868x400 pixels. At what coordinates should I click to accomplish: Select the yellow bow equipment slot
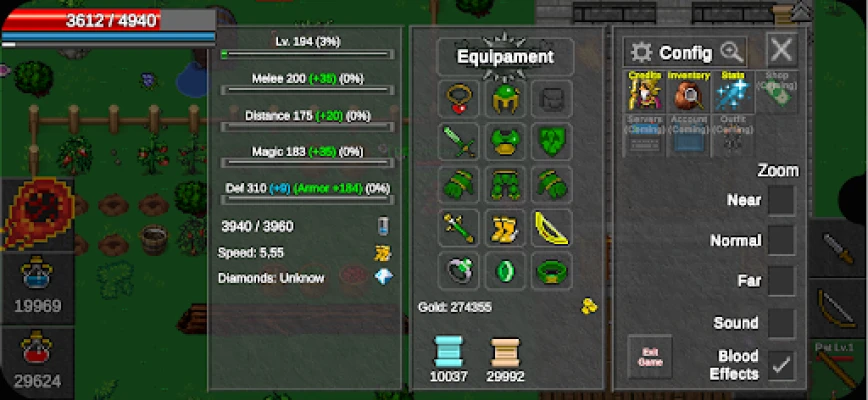[552, 228]
